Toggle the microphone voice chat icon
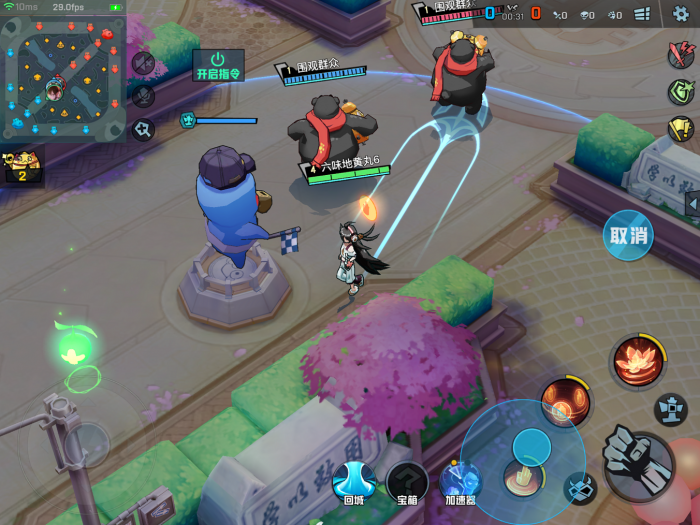This screenshot has width=700, height=525. click(142, 96)
